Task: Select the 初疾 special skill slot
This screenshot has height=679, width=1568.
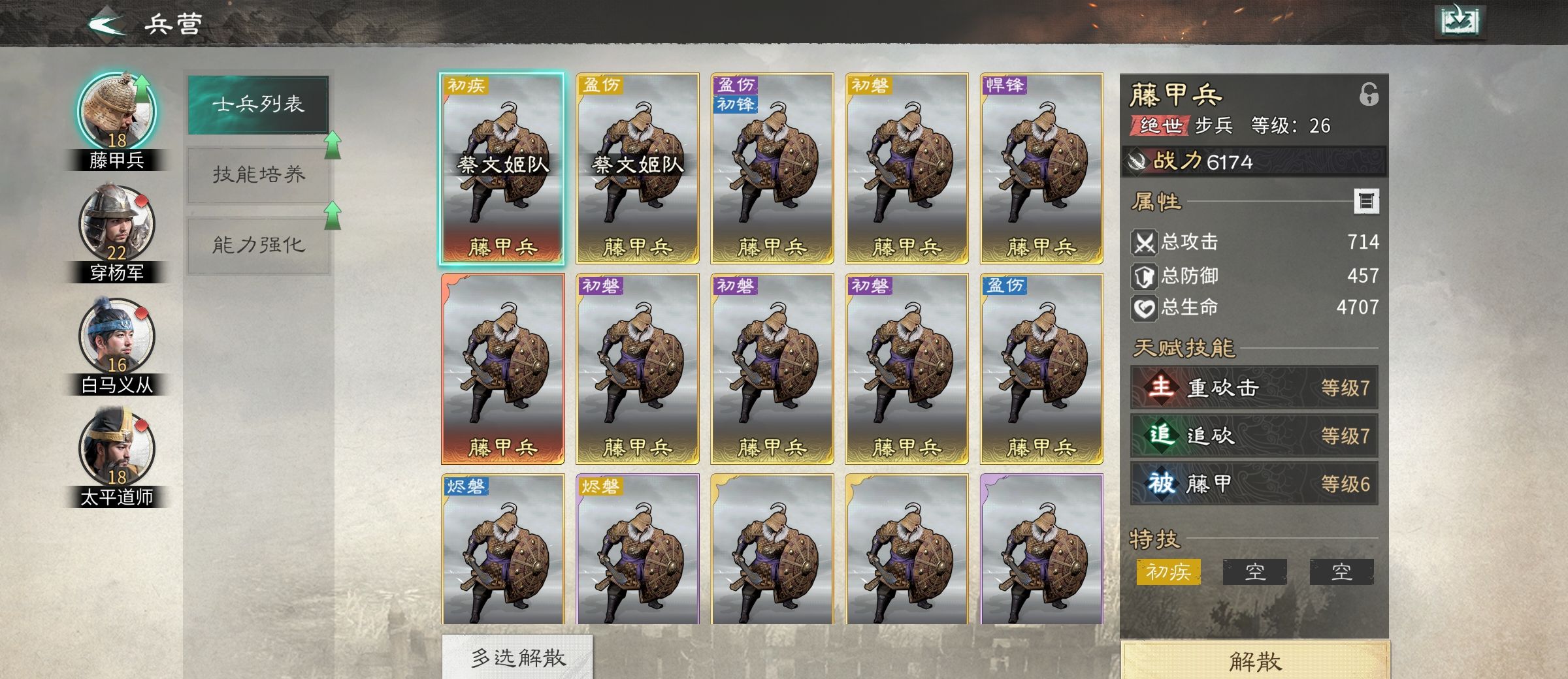Action: coord(1169,571)
